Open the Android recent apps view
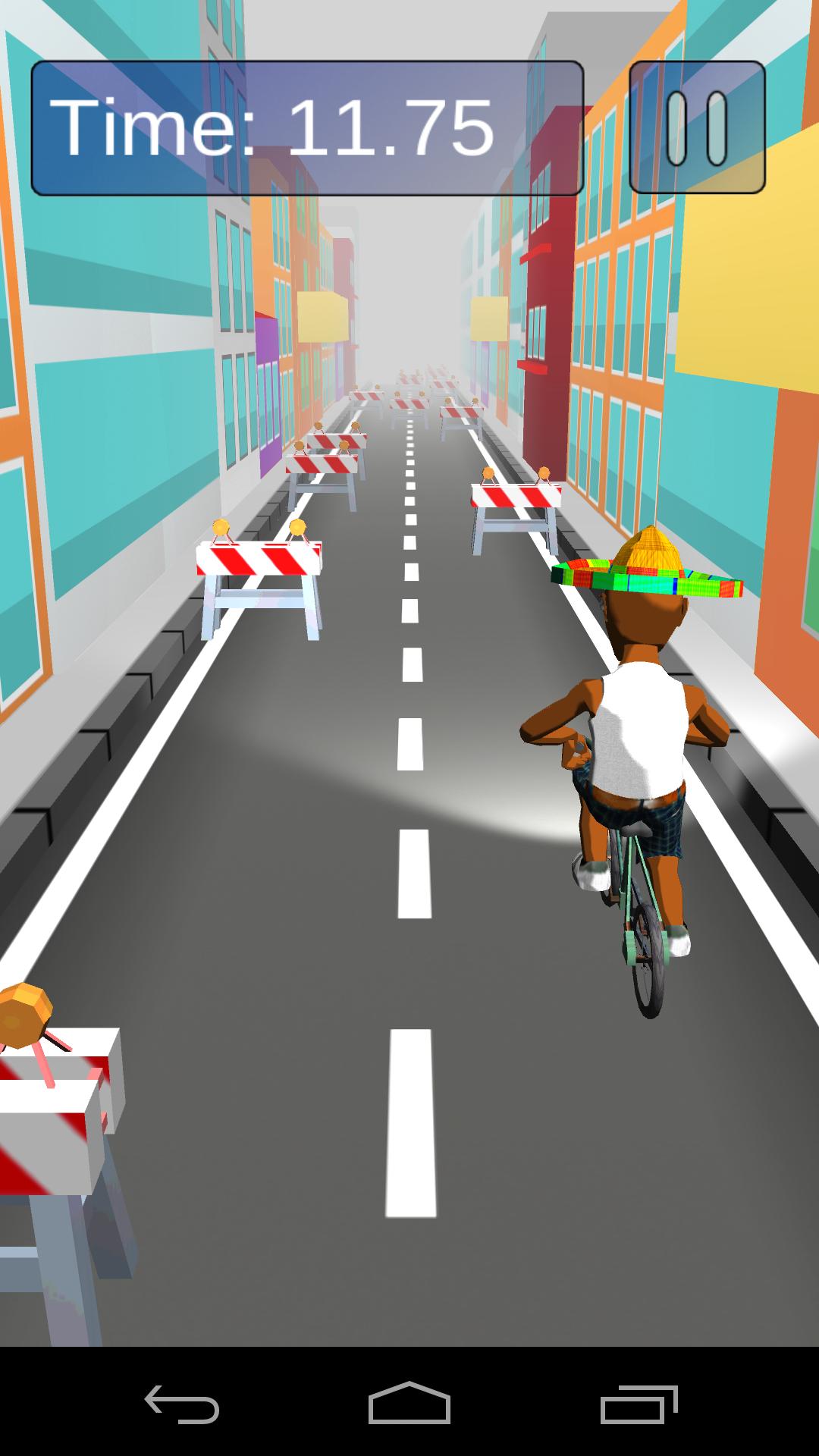Image resolution: width=819 pixels, height=1456 pixels. (x=638, y=1404)
